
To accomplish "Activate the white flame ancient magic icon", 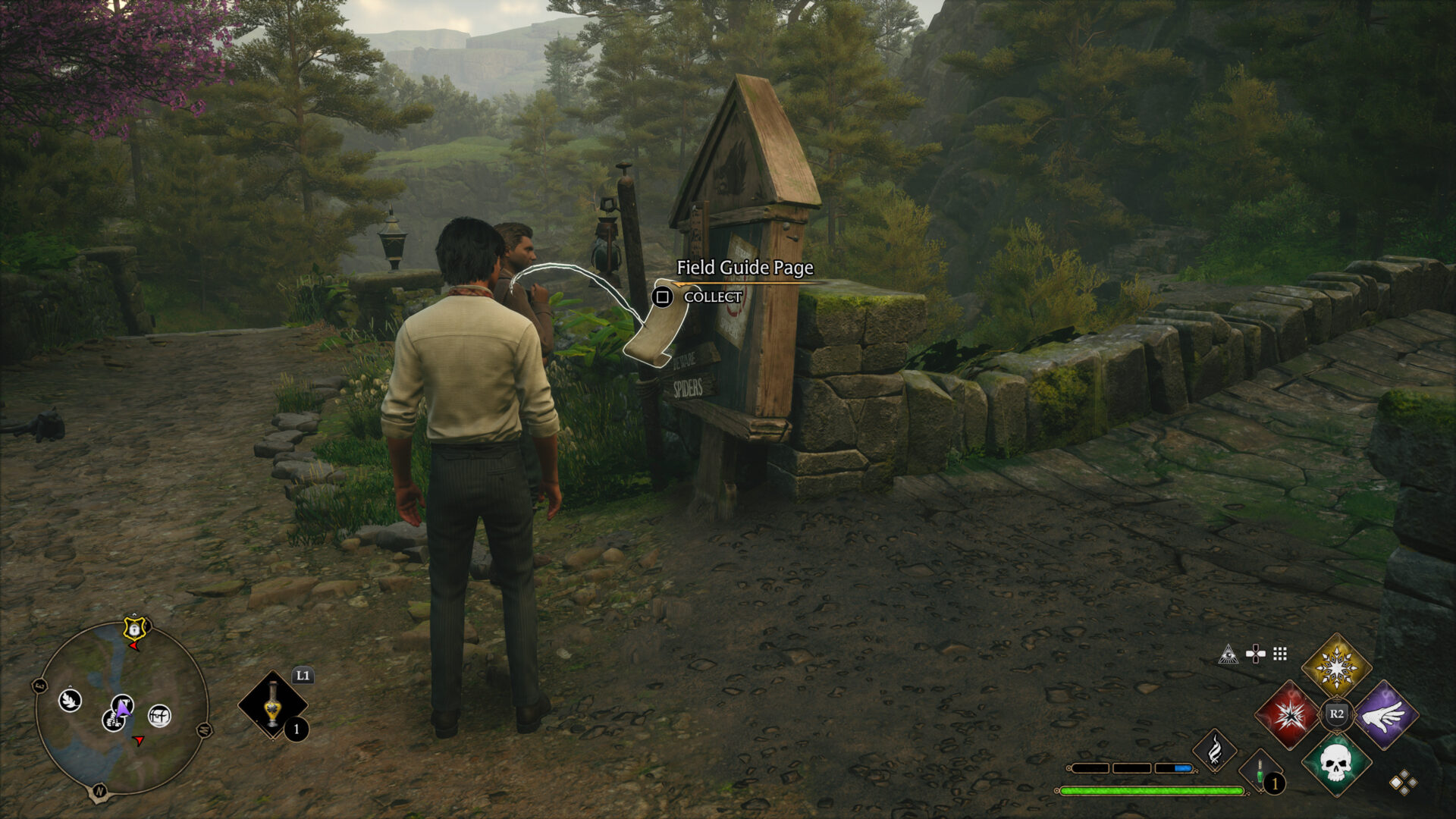I will [x=1214, y=751].
